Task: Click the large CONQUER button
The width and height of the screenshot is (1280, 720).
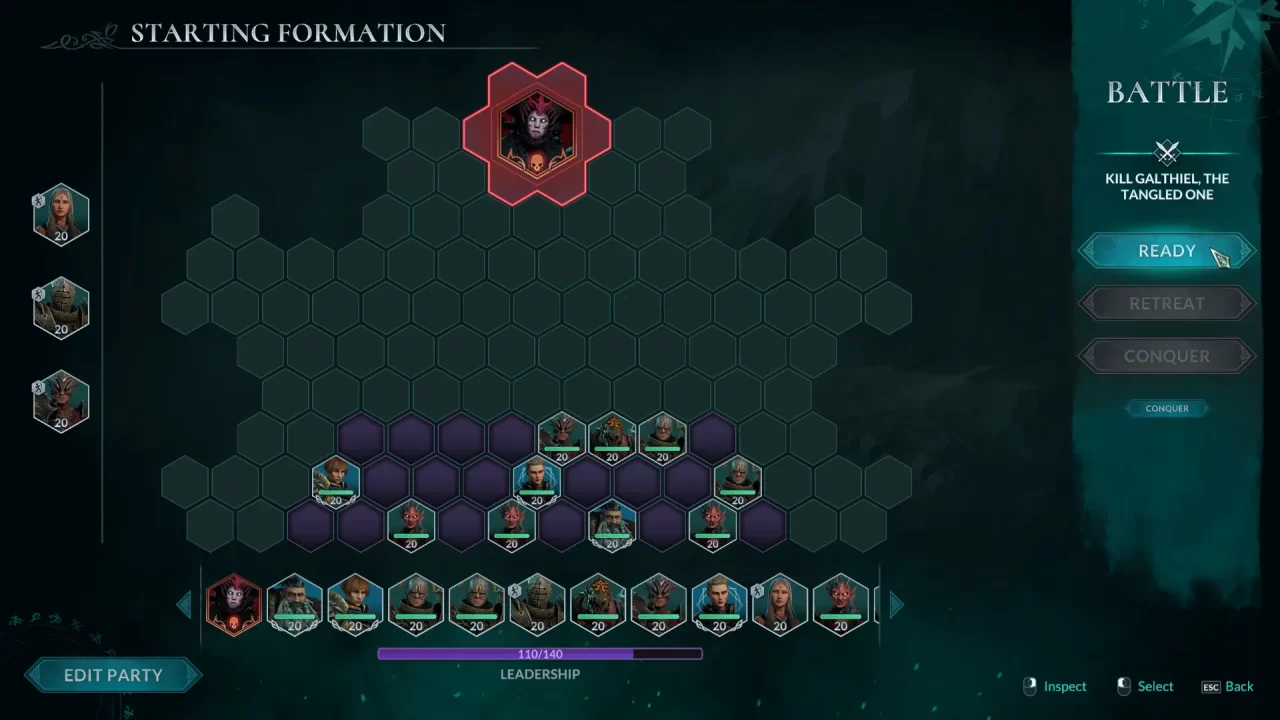Action: click(x=1166, y=356)
